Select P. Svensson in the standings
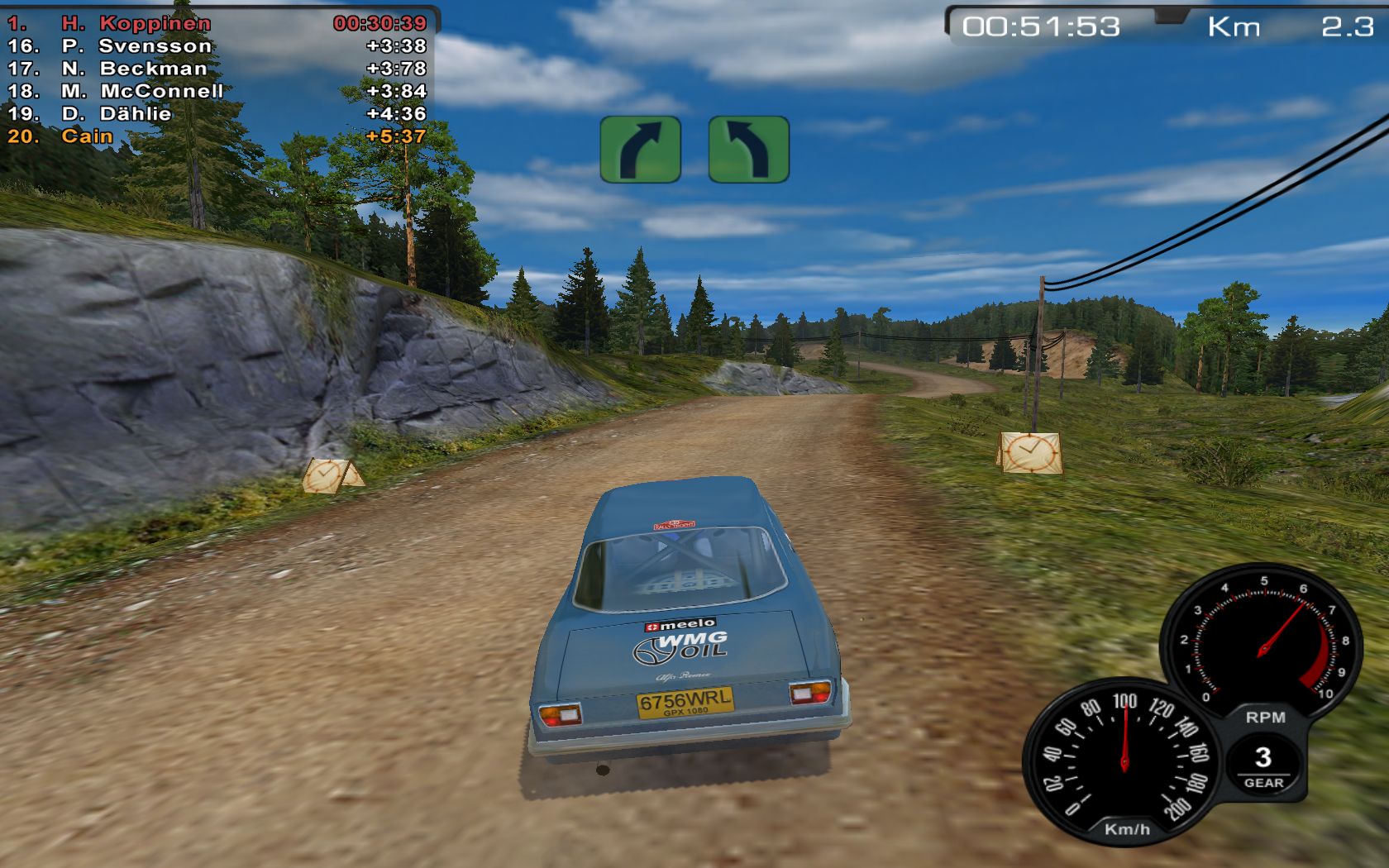1389x868 pixels. [217, 46]
